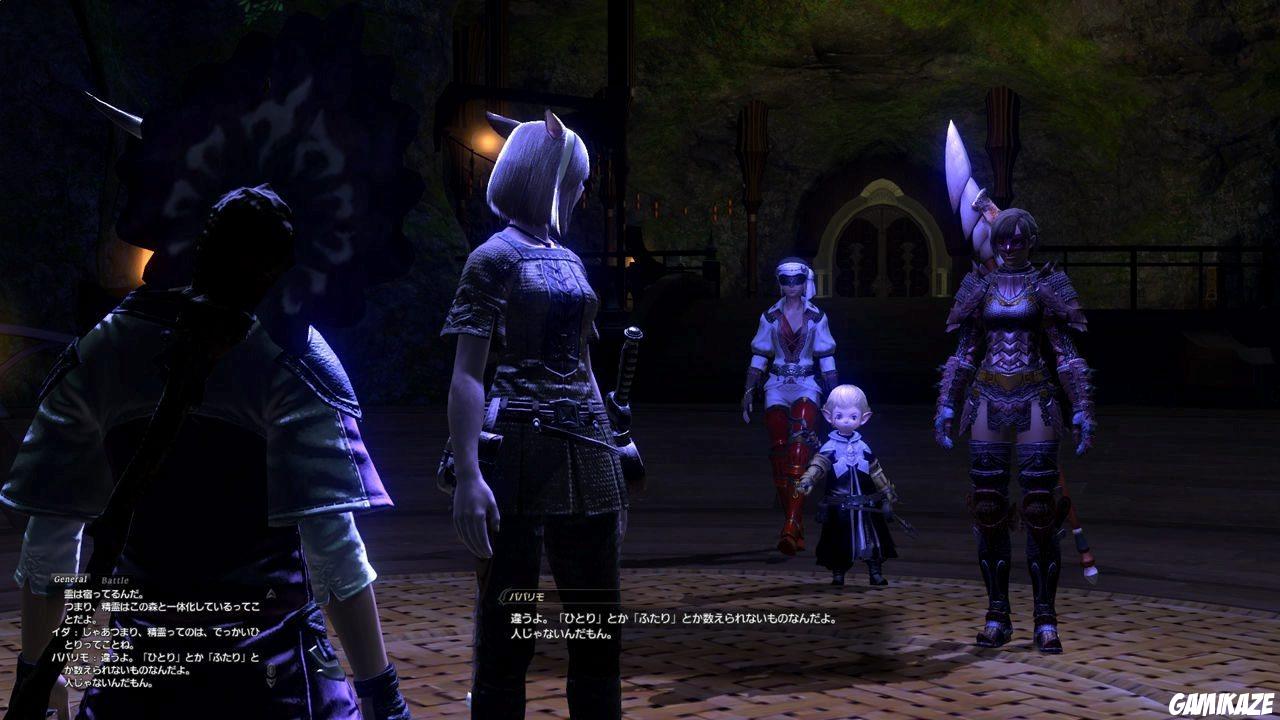This screenshot has width=1280, height=720.
Task: Click the ババリモ speaker name plate
Action: 527,595
